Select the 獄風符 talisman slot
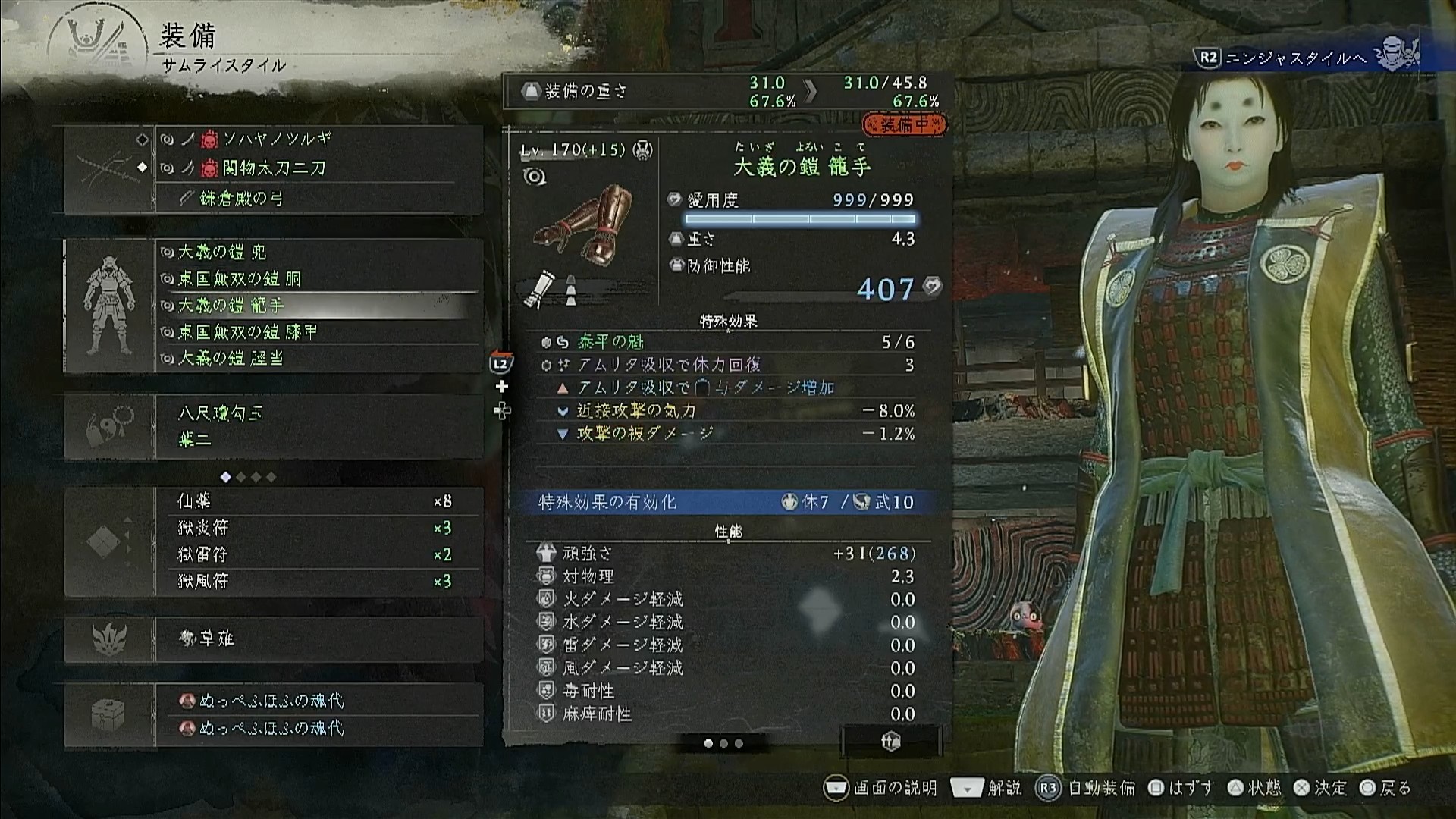This screenshot has height=819, width=1456. tap(317, 582)
